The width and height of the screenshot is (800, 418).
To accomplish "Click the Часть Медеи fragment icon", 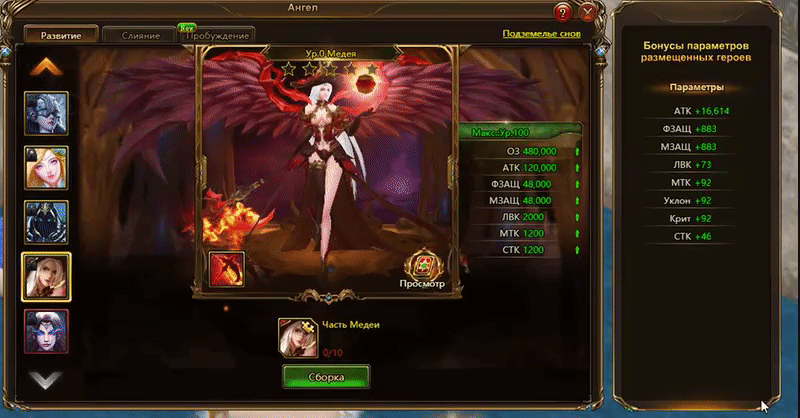I will (296, 336).
